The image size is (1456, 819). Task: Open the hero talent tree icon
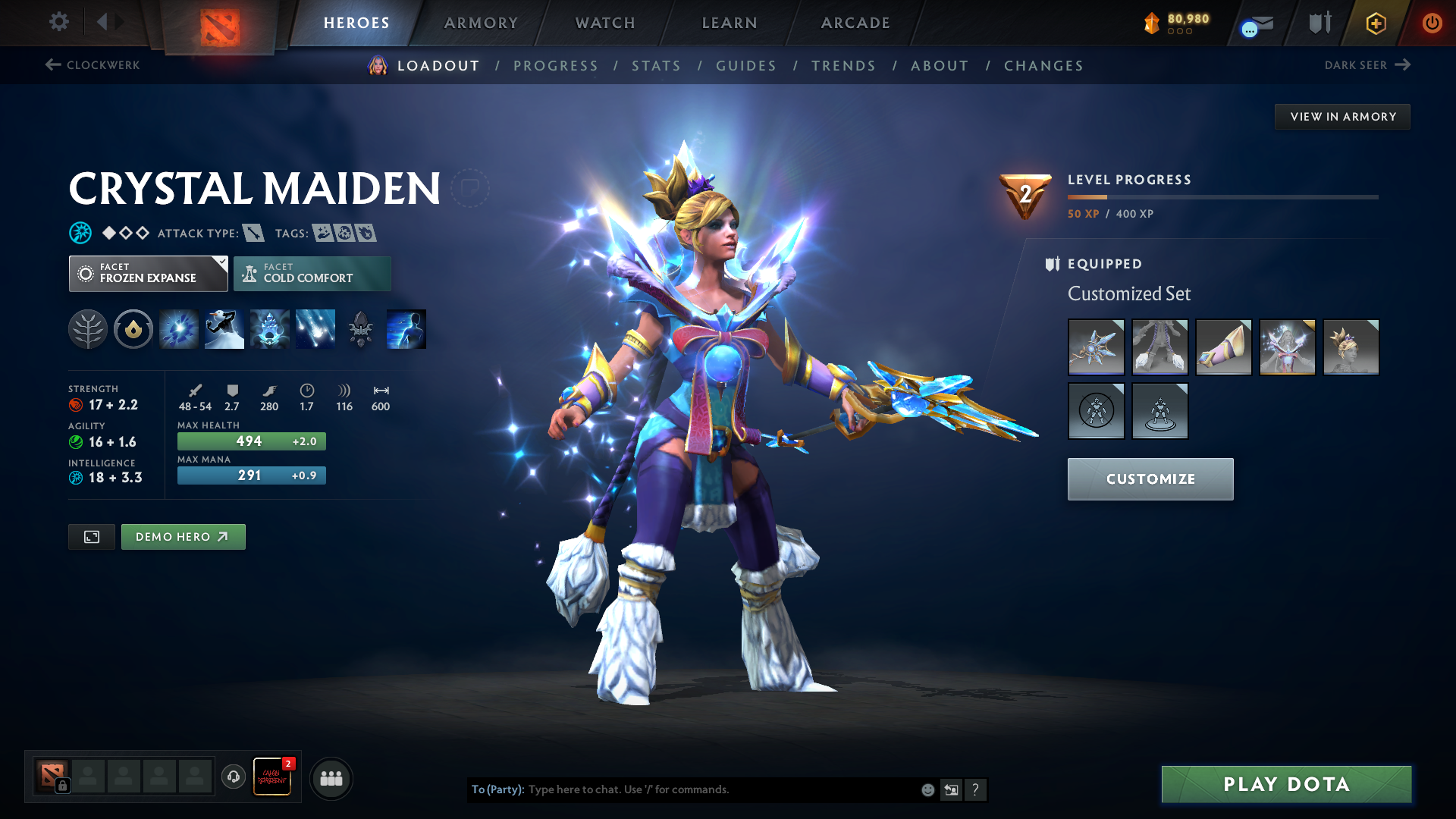[x=88, y=330]
